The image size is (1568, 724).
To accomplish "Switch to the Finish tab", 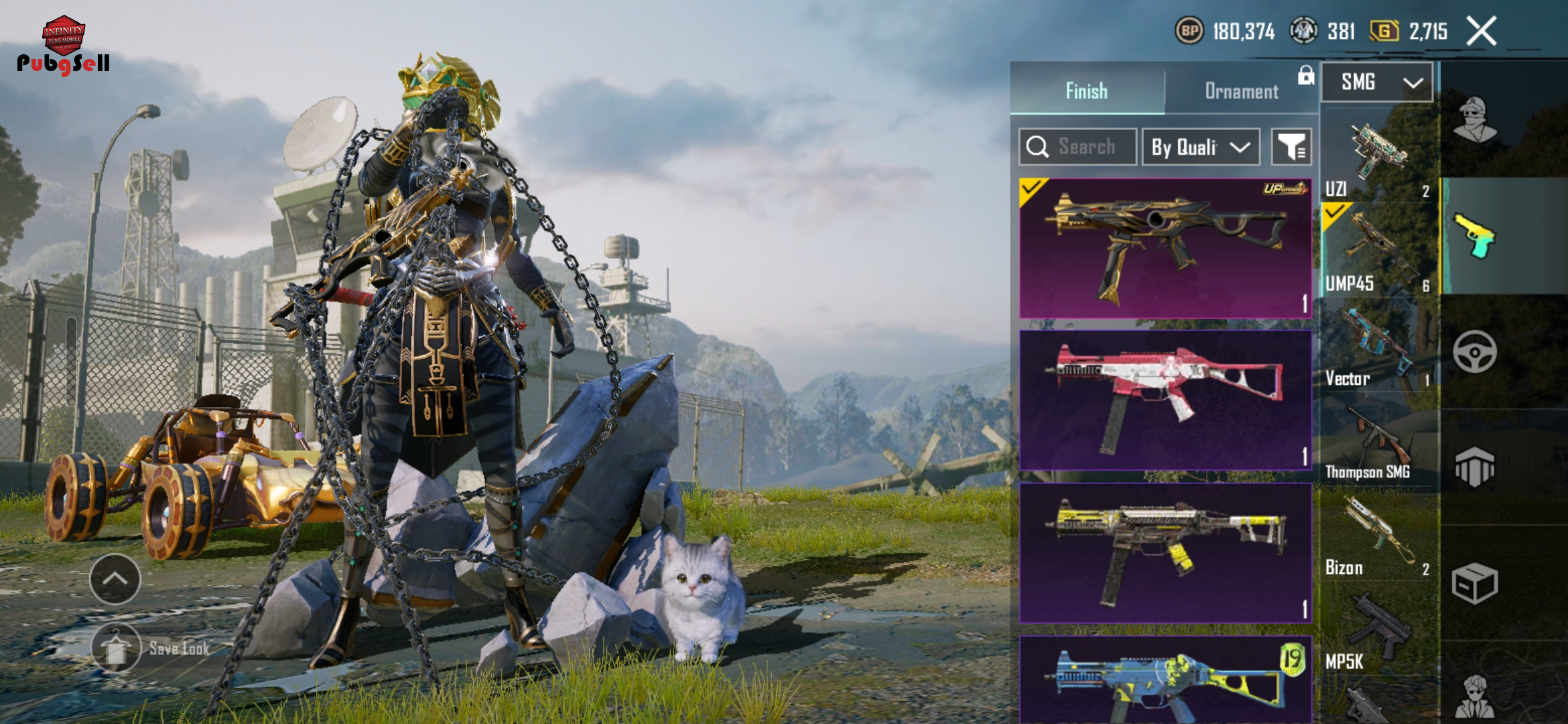I will coord(1086,90).
